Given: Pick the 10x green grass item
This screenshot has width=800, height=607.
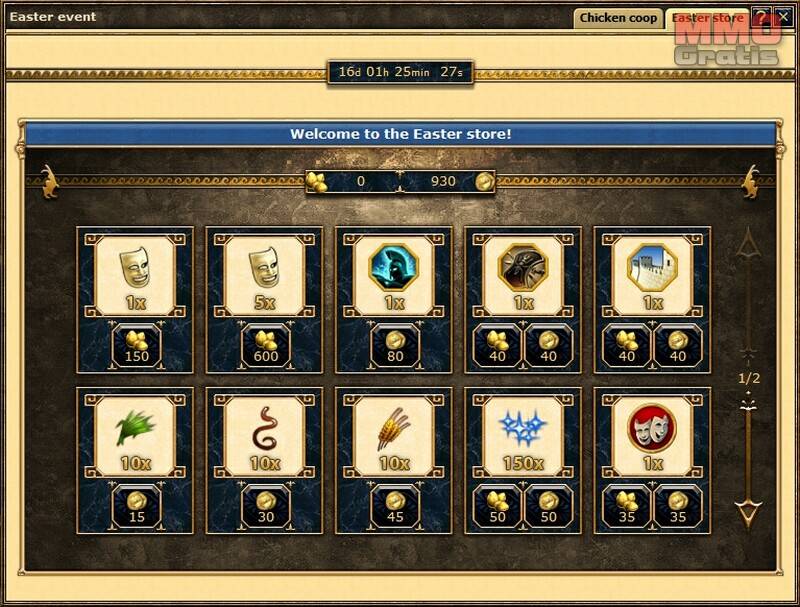Looking at the screenshot, I should pyautogui.click(x=134, y=429).
